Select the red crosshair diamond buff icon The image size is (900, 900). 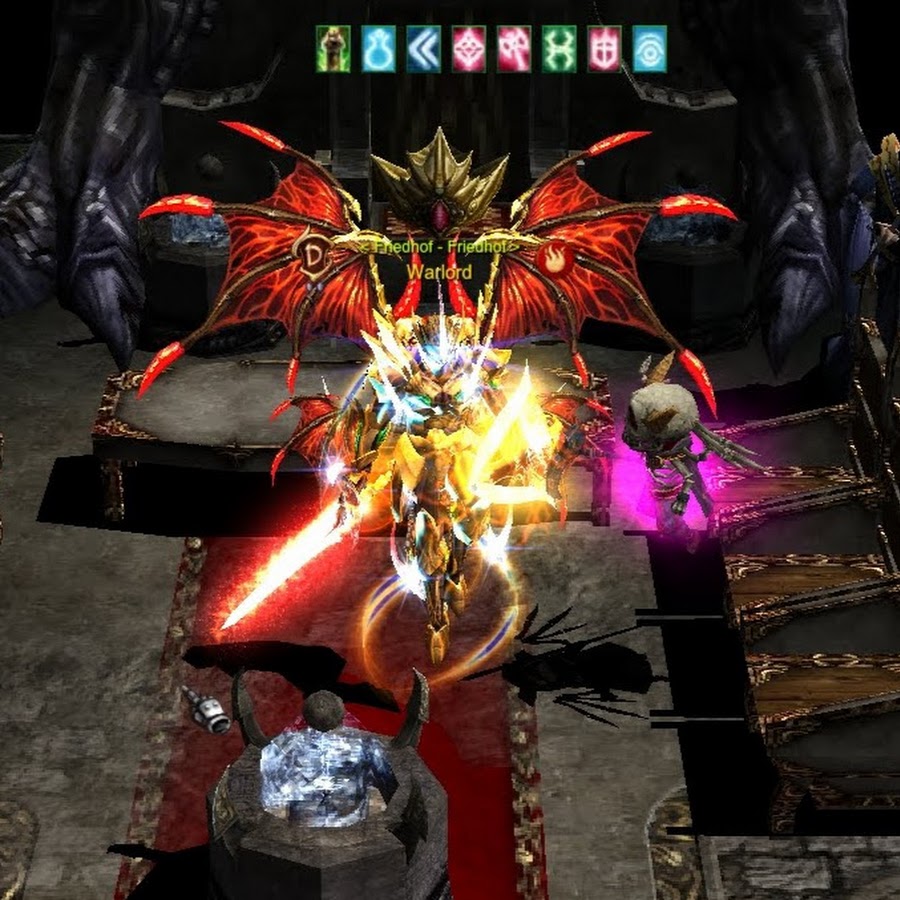pyautogui.click(x=468, y=49)
